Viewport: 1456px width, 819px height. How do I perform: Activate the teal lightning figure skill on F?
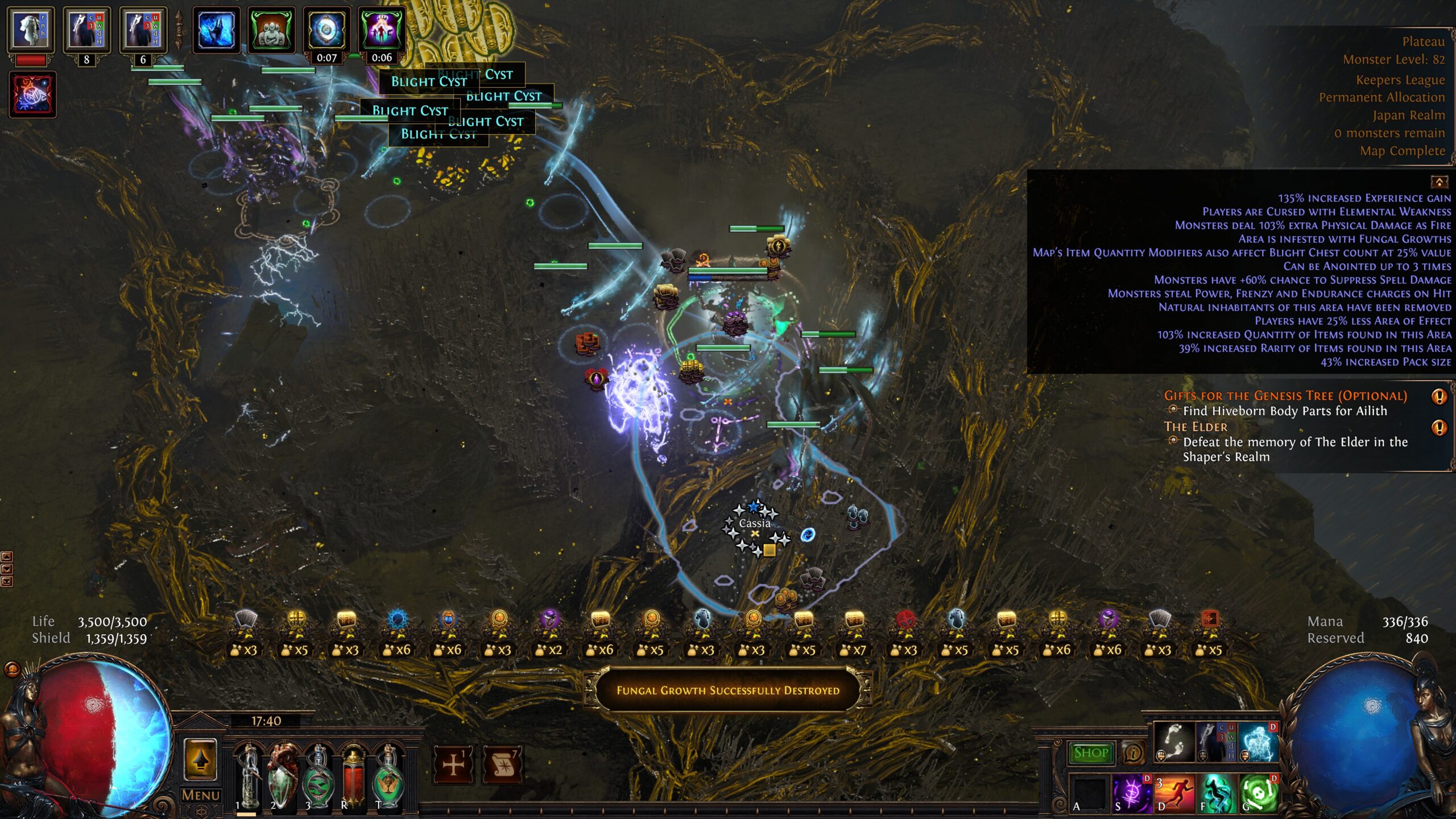pyautogui.click(x=1216, y=793)
